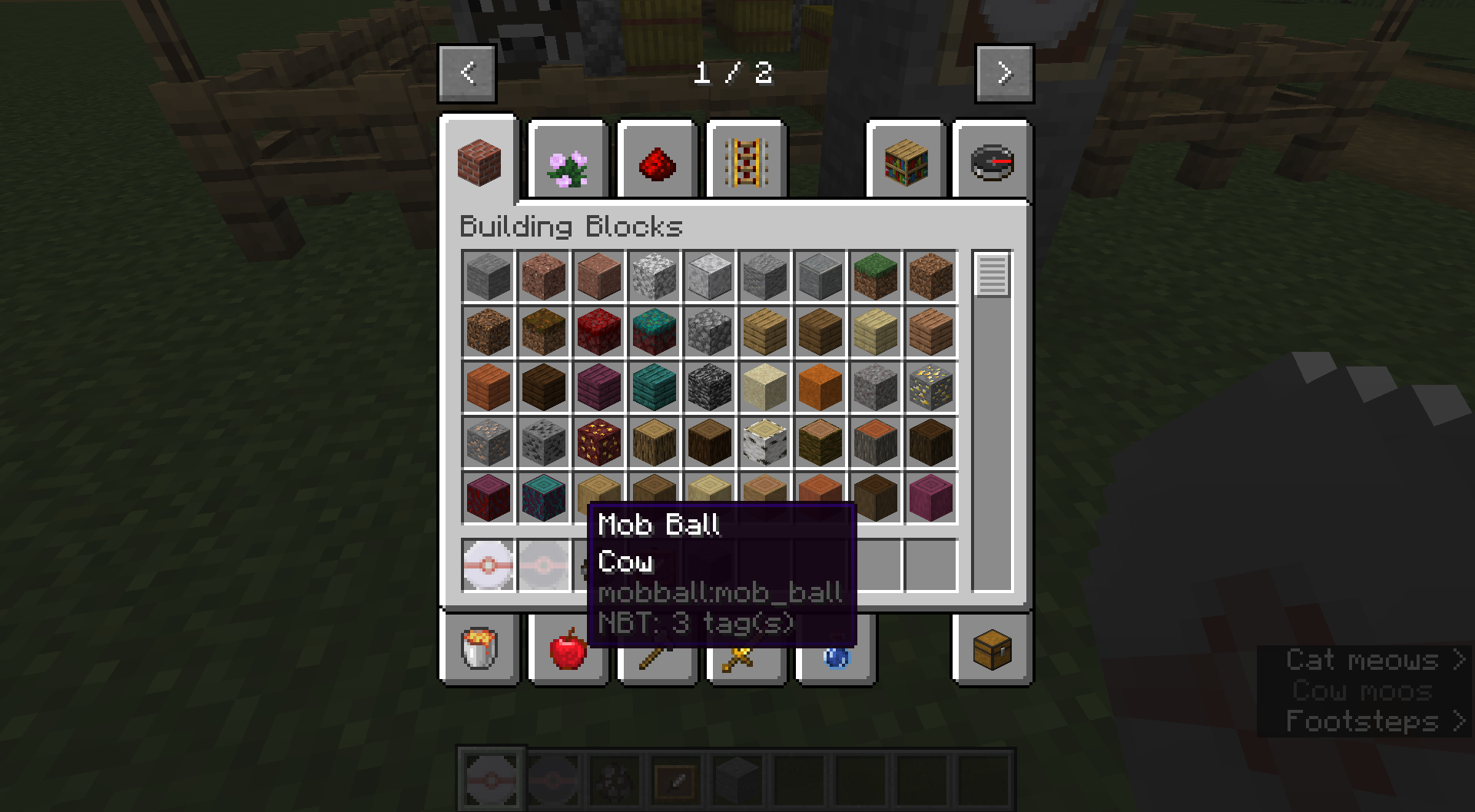Go to the next inventory page
This screenshot has width=1475, height=812.
(x=1003, y=73)
